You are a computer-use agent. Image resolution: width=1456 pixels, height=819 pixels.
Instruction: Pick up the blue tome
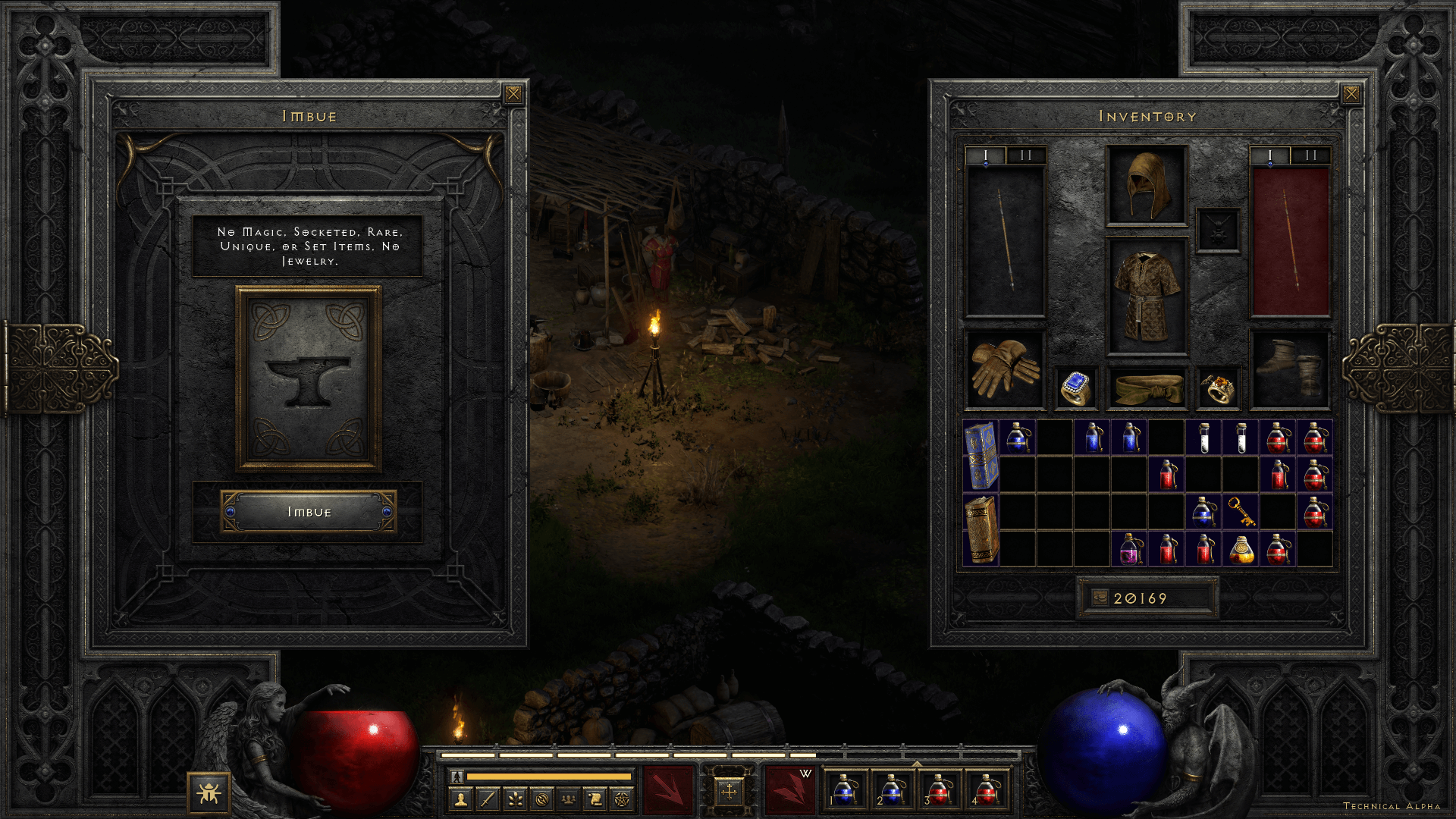[981, 456]
